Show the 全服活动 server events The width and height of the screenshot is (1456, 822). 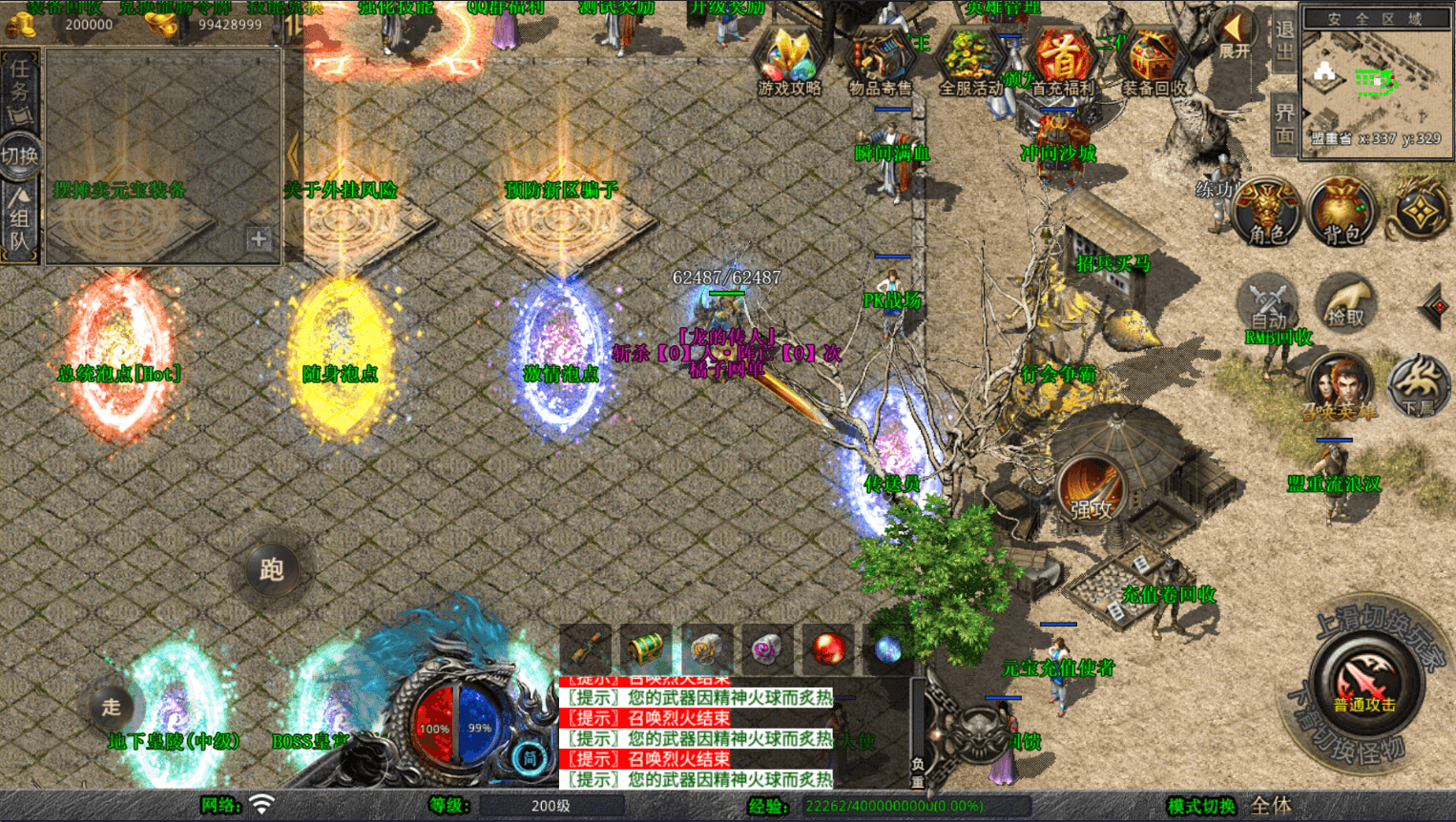click(970, 60)
